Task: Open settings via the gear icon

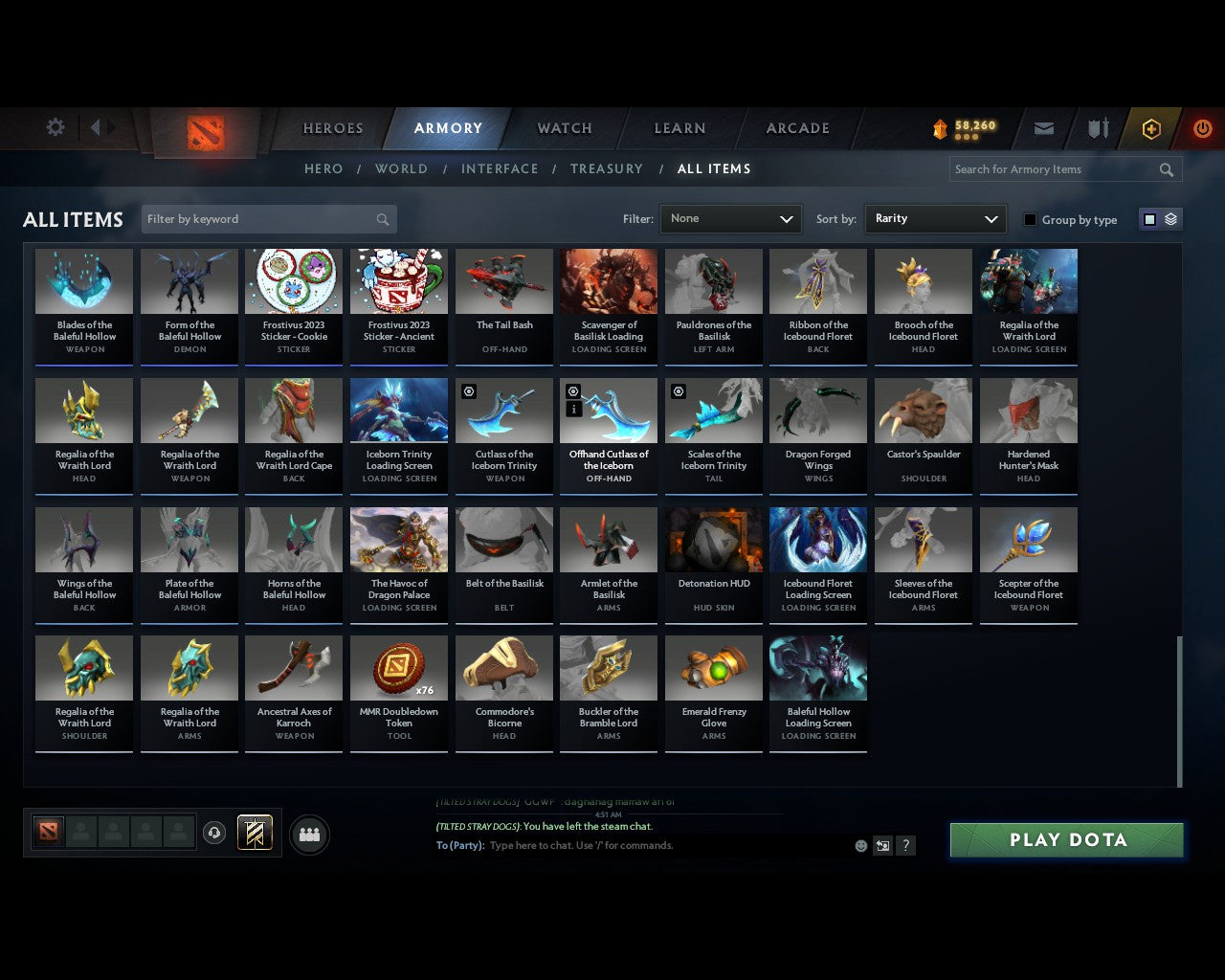Action: (x=55, y=126)
